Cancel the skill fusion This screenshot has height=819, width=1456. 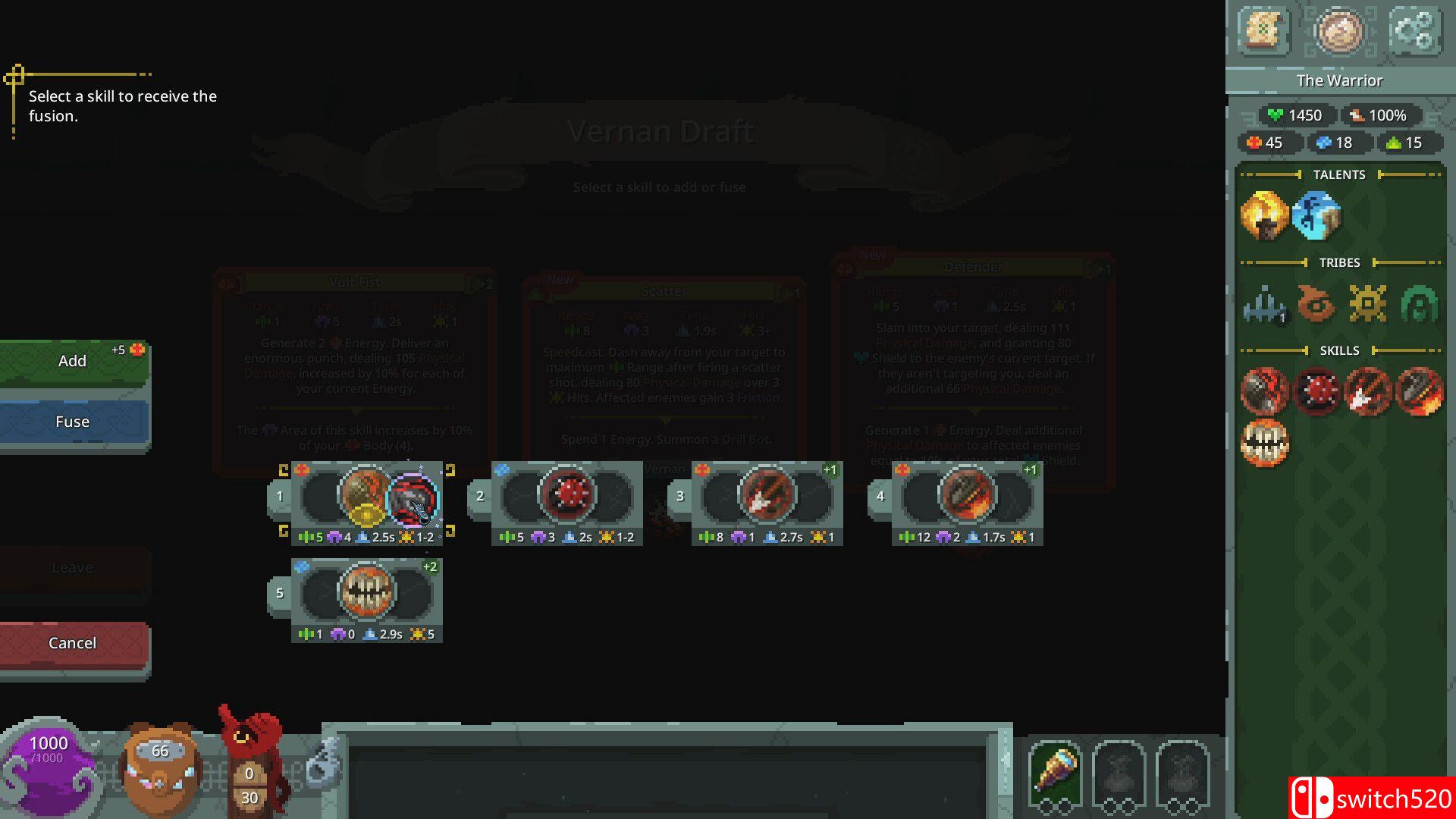click(x=73, y=643)
